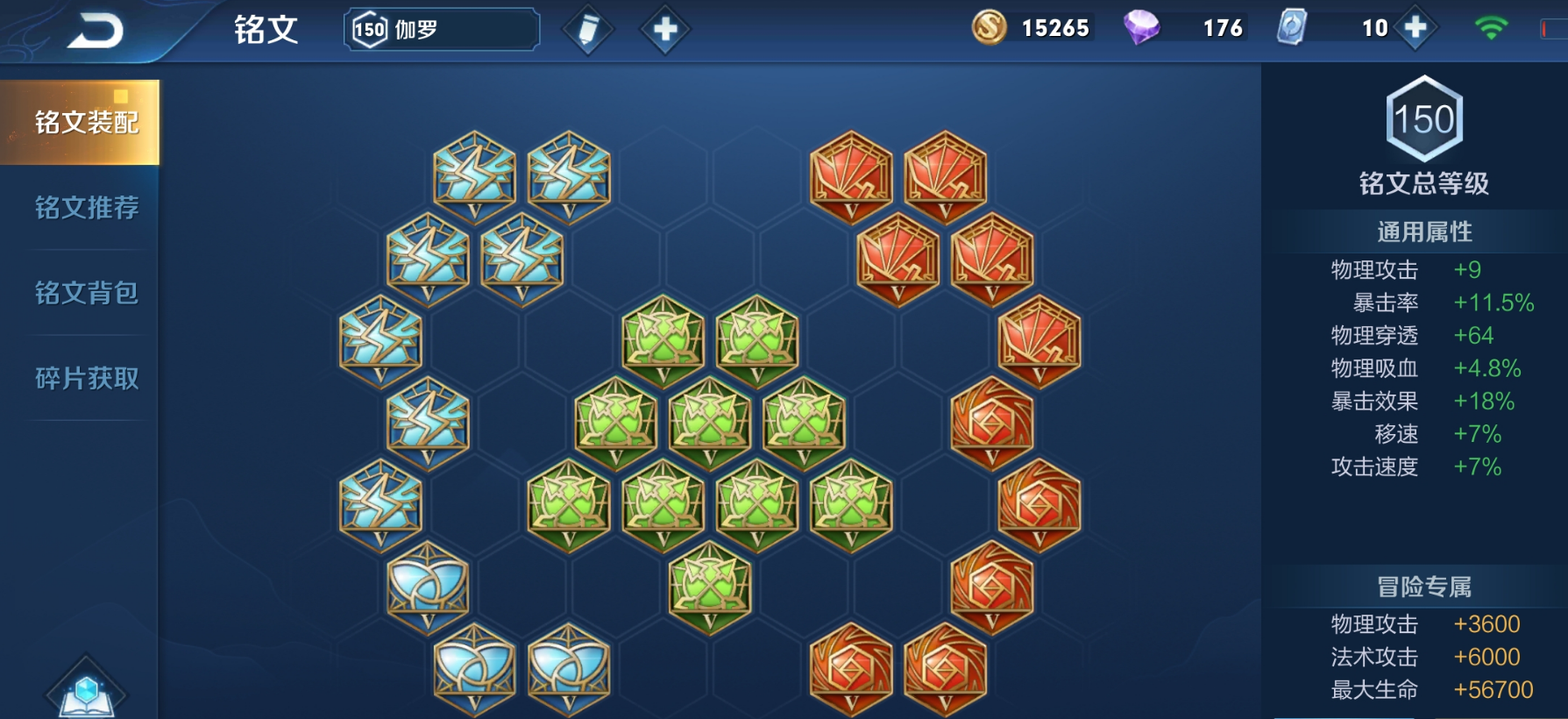
Task: Buy more rune tickets with plus button
Action: (x=1415, y=28)
